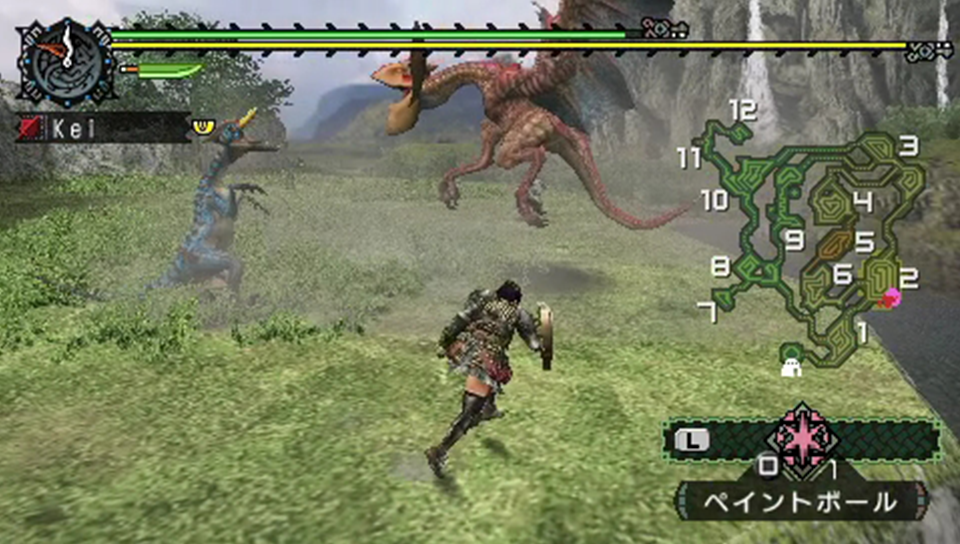The image size is (960, 544).
Task: Click the yellow status icon beside Kei
Action: pyautogui.click(x=204, y=126)
